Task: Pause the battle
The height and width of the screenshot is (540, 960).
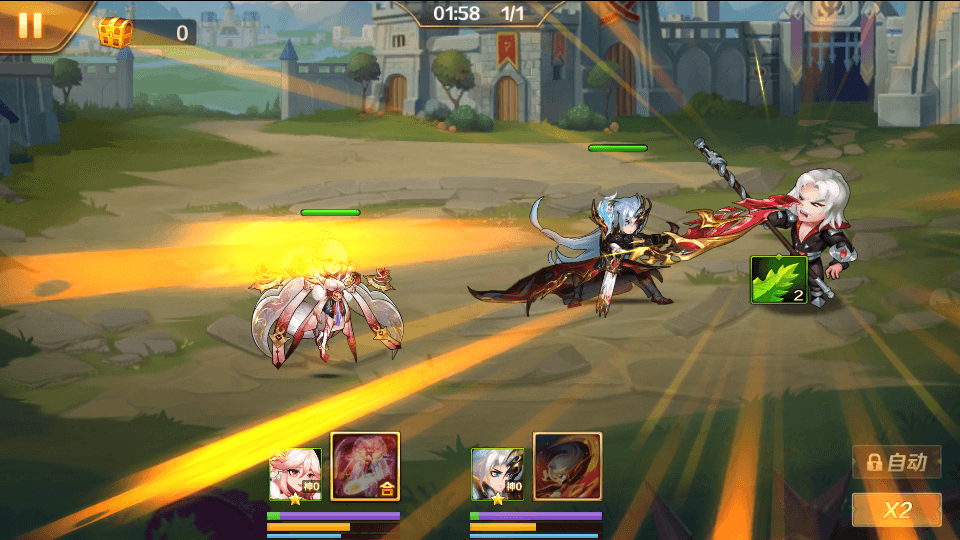Action: pyautogui.click(x=30, y=25)
